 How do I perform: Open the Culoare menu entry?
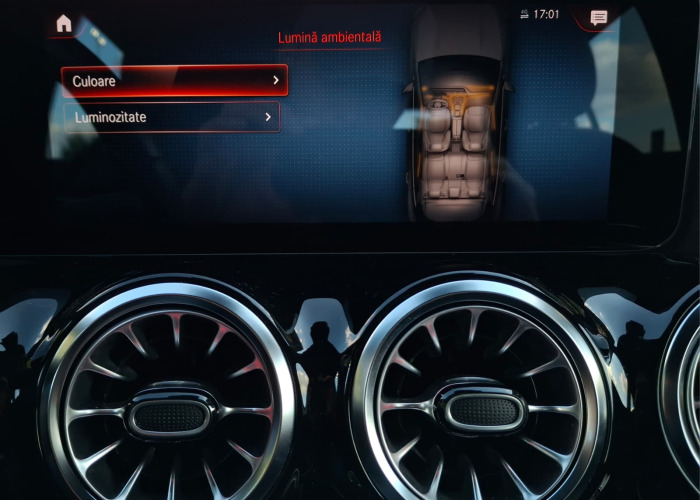point(174,80)
